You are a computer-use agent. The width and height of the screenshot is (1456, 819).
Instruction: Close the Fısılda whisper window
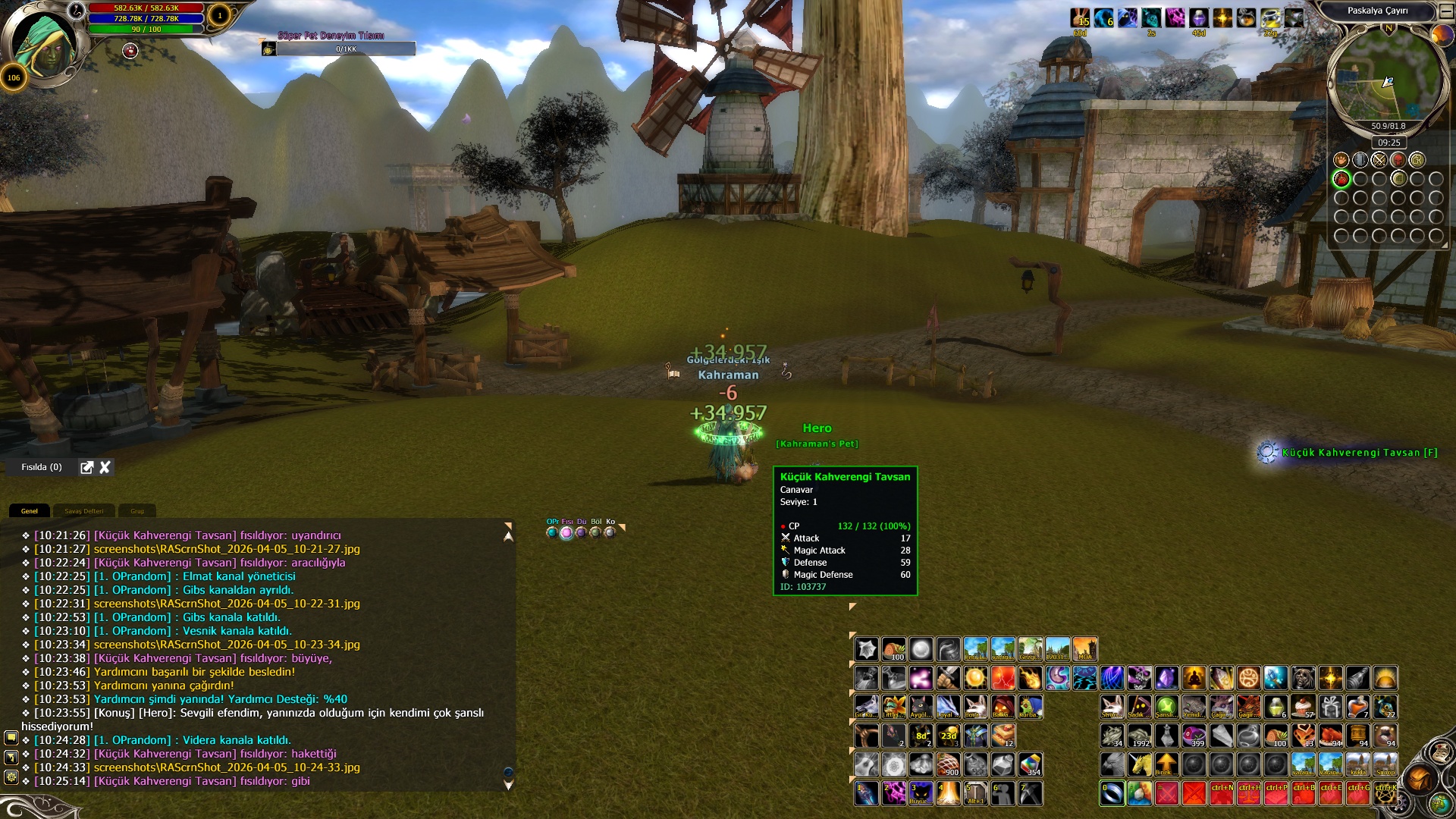[105, 467]
